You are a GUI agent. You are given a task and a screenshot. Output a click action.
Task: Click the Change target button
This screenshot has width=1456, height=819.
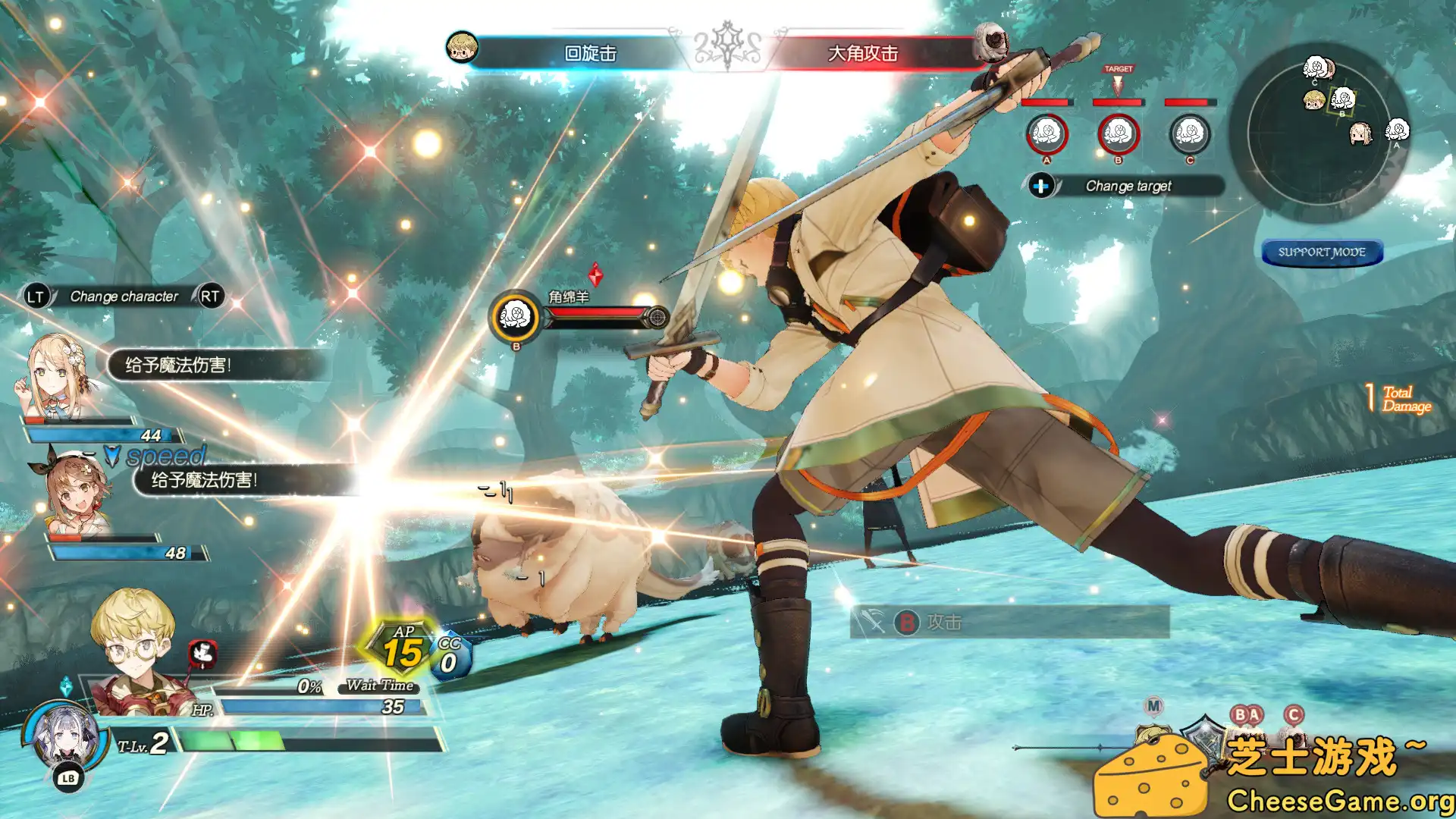click(x=1127, y=186)
